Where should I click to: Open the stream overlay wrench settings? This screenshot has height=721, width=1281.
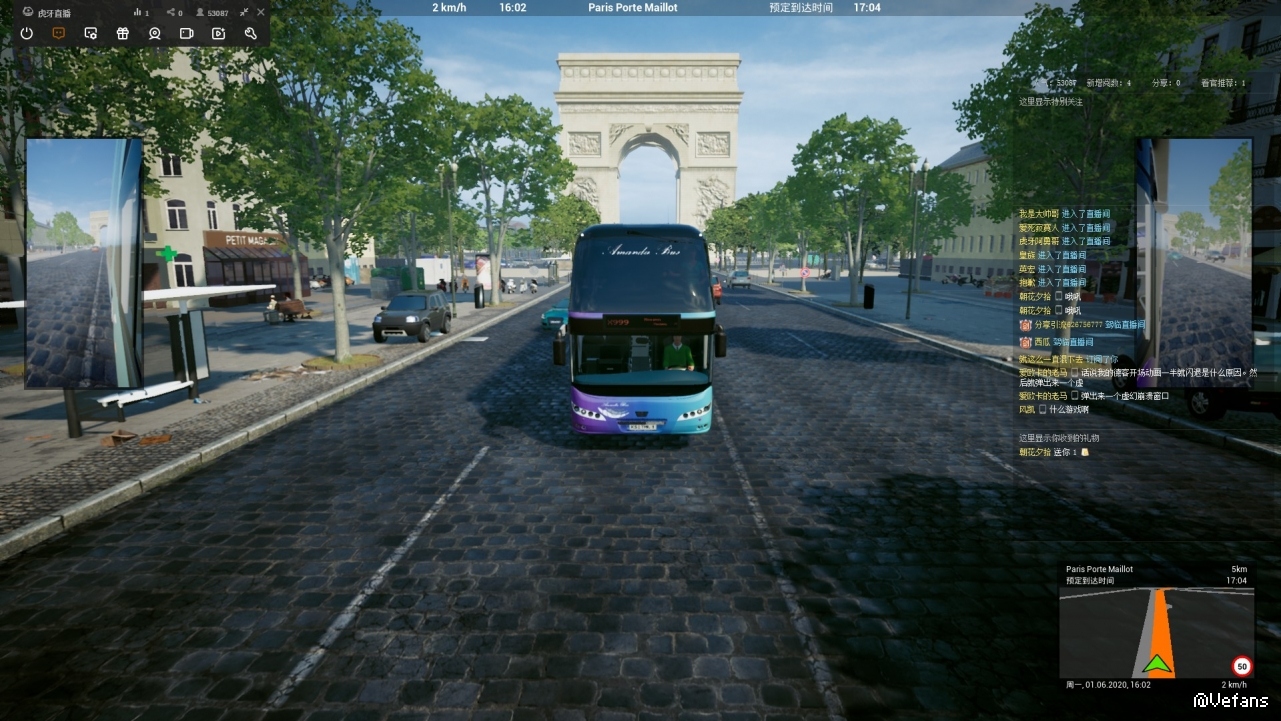[x=250, y=33]
